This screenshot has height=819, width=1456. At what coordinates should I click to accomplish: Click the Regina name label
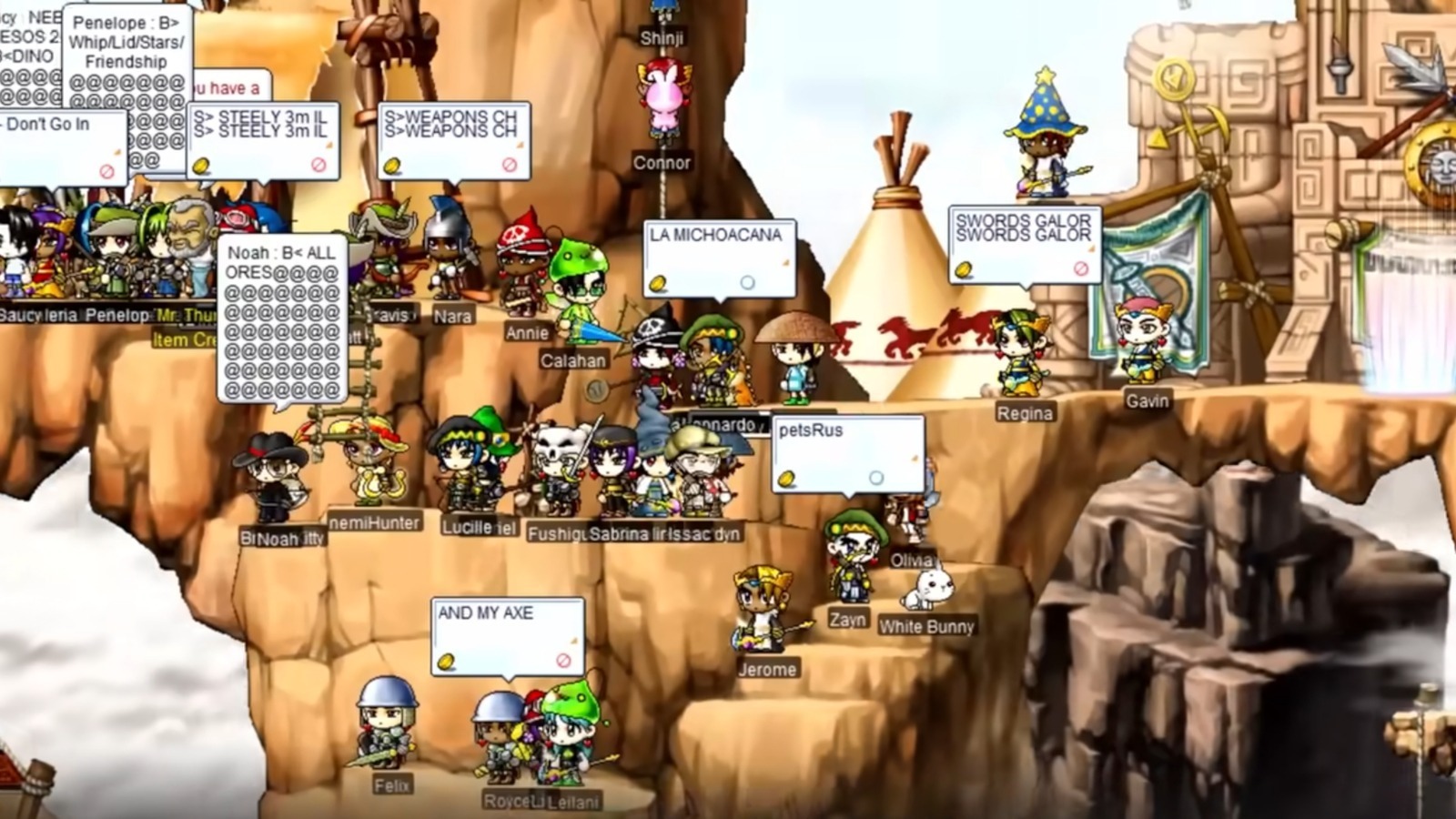coord(1026,412)
